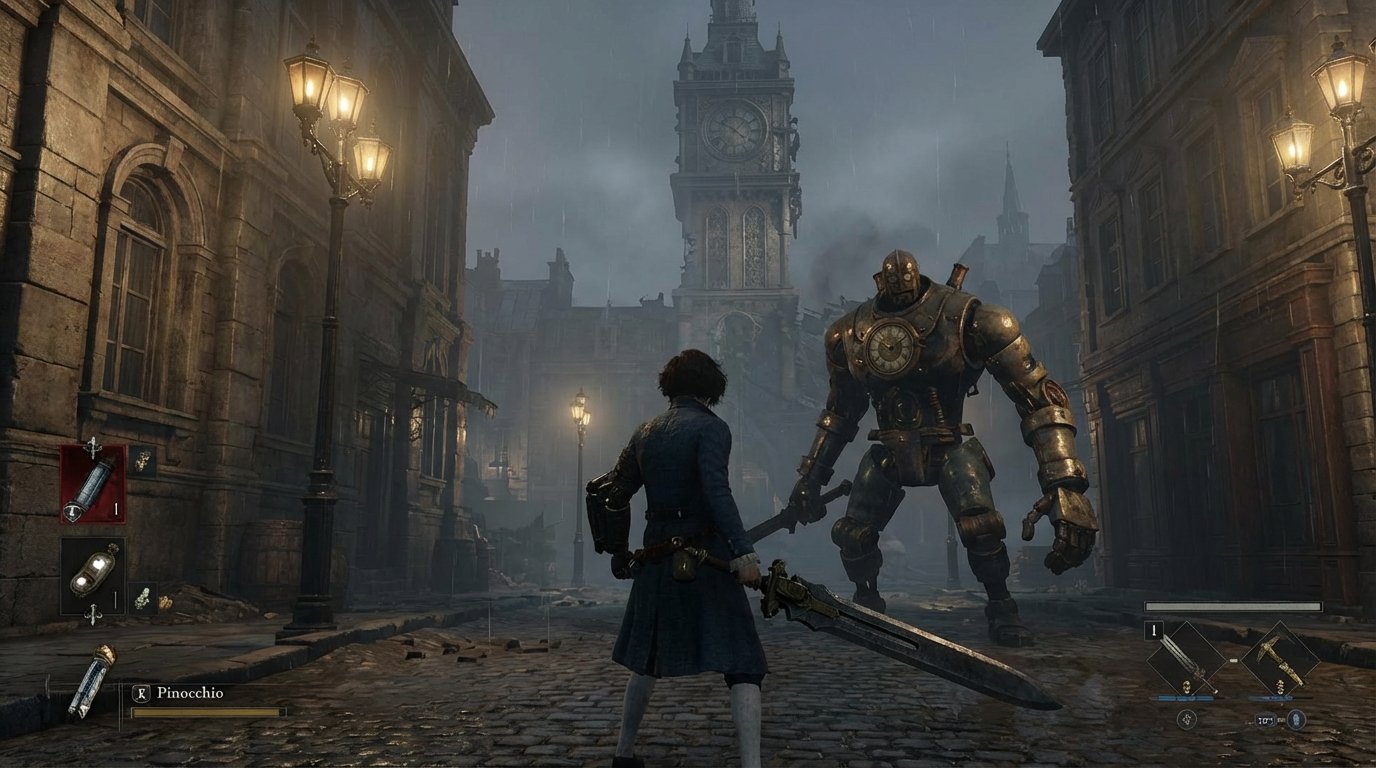This screenshot has height=768, width=1376.
Task: Click the white pearls icon below the lamp slot
Action: pos(143,598)
